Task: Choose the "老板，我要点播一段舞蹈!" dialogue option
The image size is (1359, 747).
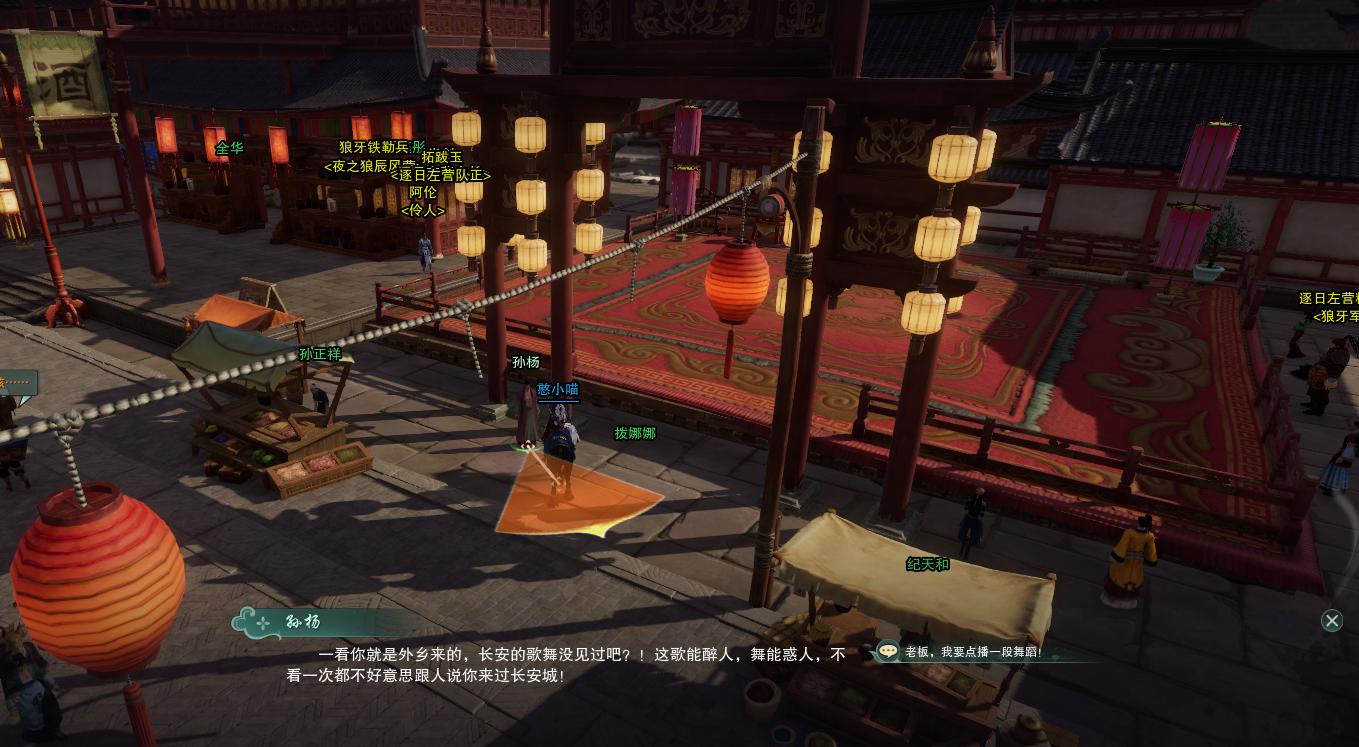Action: (972, 652)
